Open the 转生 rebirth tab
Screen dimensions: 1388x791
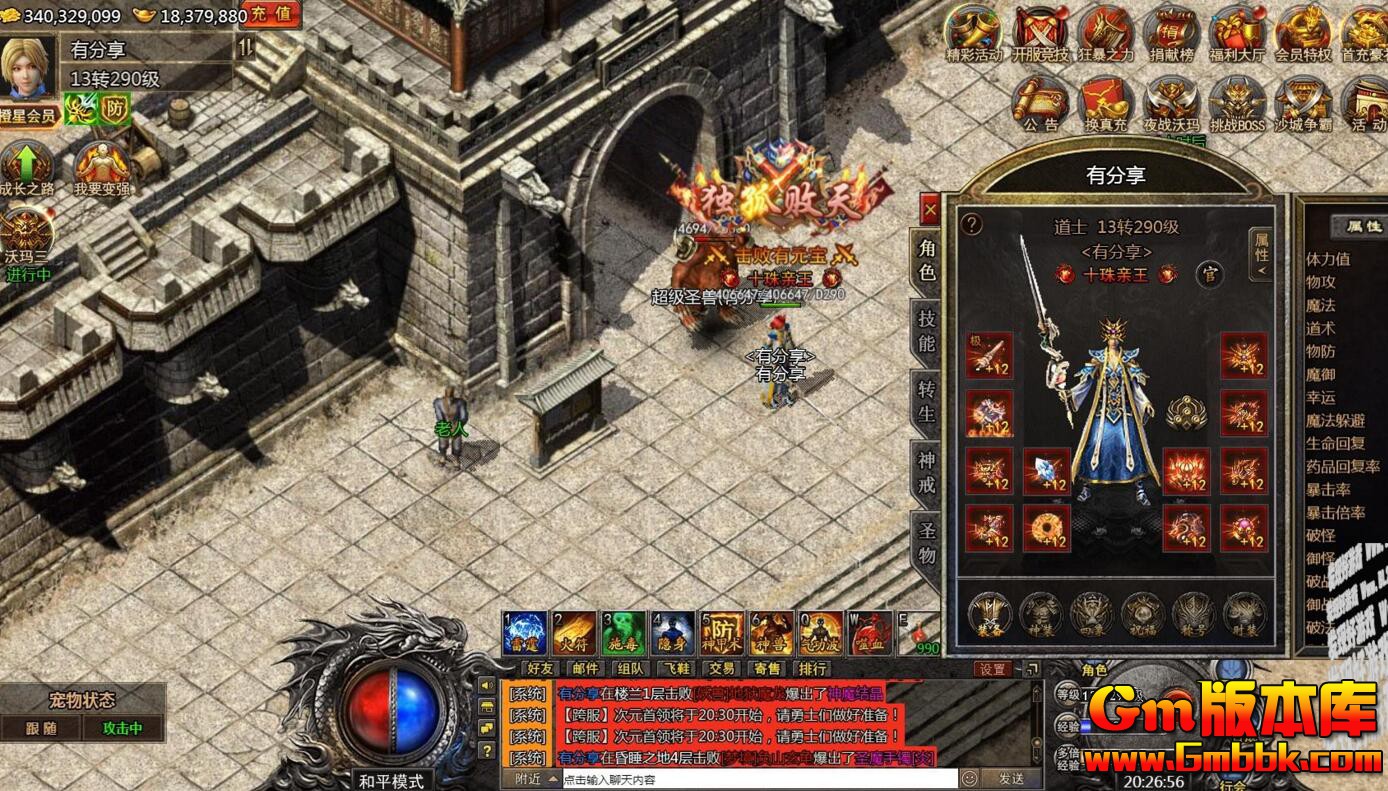coord(927,400)
